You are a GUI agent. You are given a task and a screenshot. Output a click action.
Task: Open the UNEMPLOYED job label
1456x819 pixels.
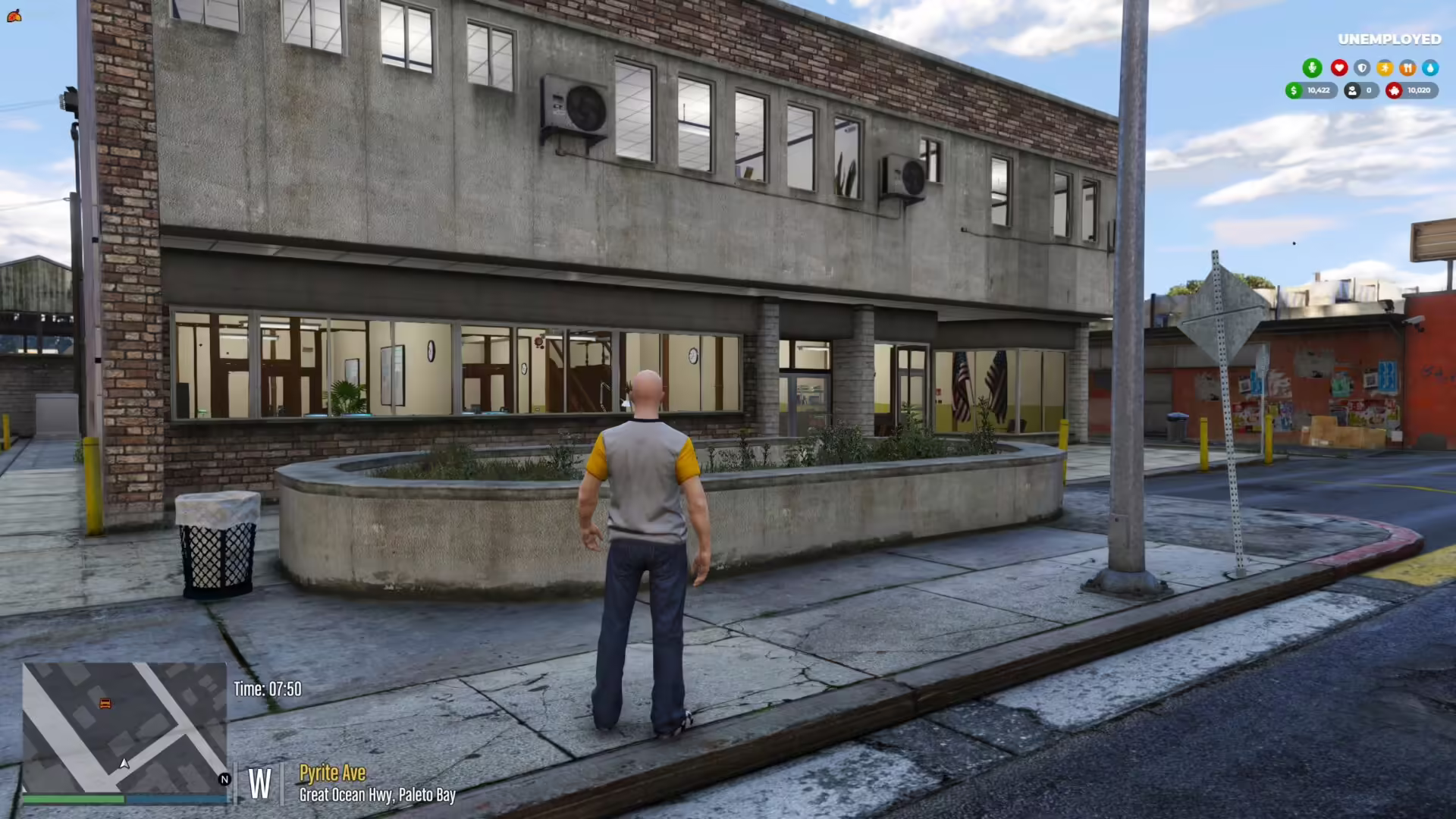1390,38
